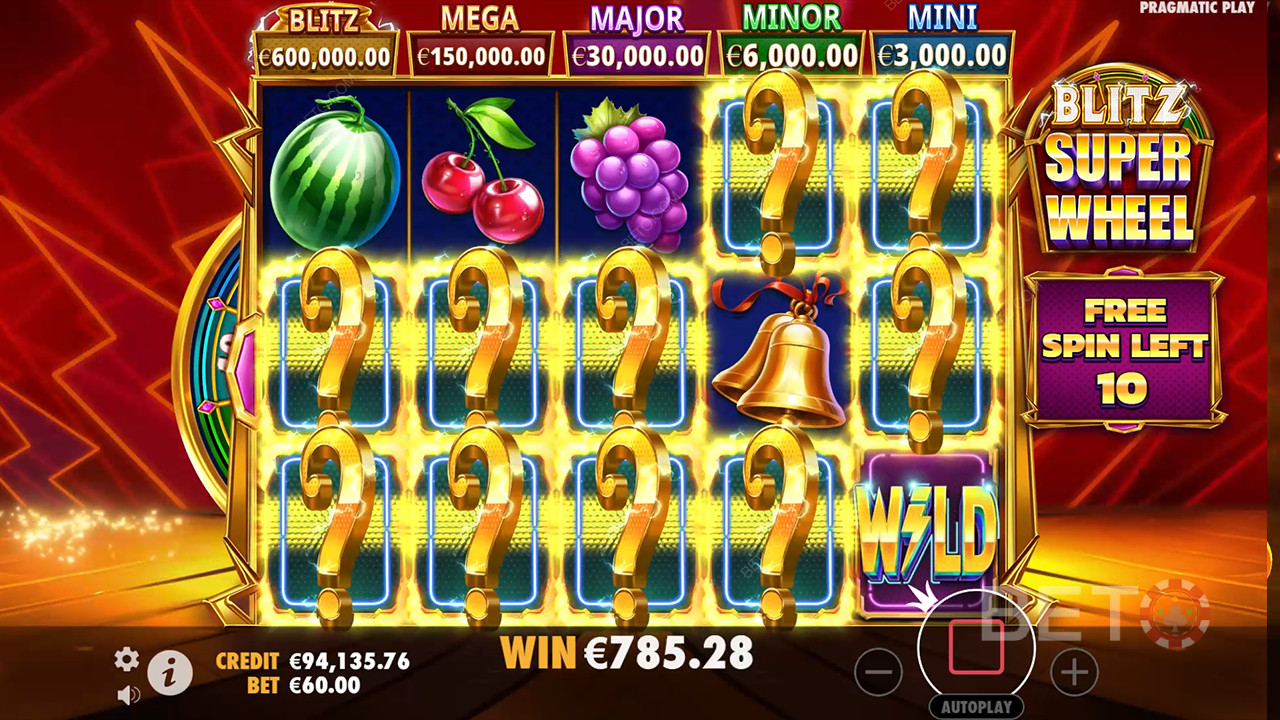1280x720 pixels.
Task: Increase the bet with the plus button
Action: (x=1074, y=673)
